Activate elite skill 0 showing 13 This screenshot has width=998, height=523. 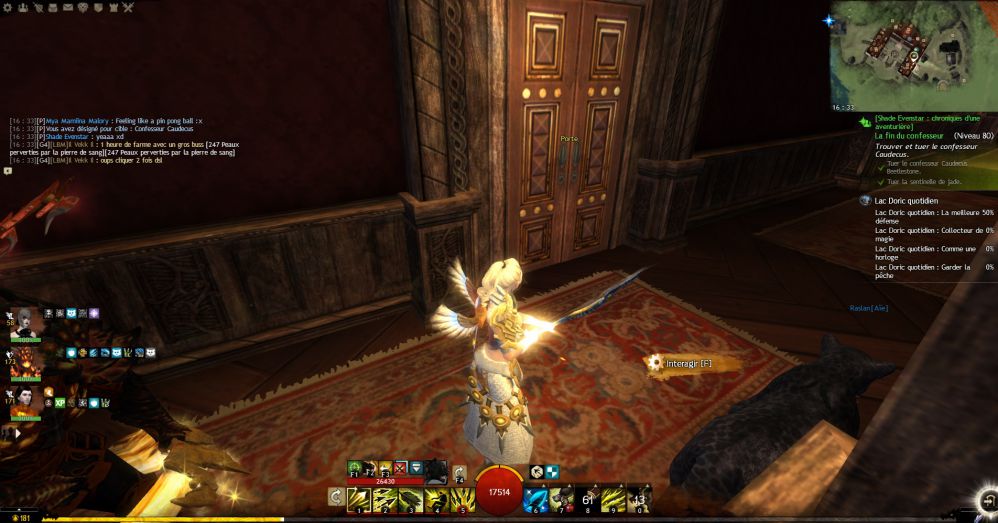(x=639, y=497)
